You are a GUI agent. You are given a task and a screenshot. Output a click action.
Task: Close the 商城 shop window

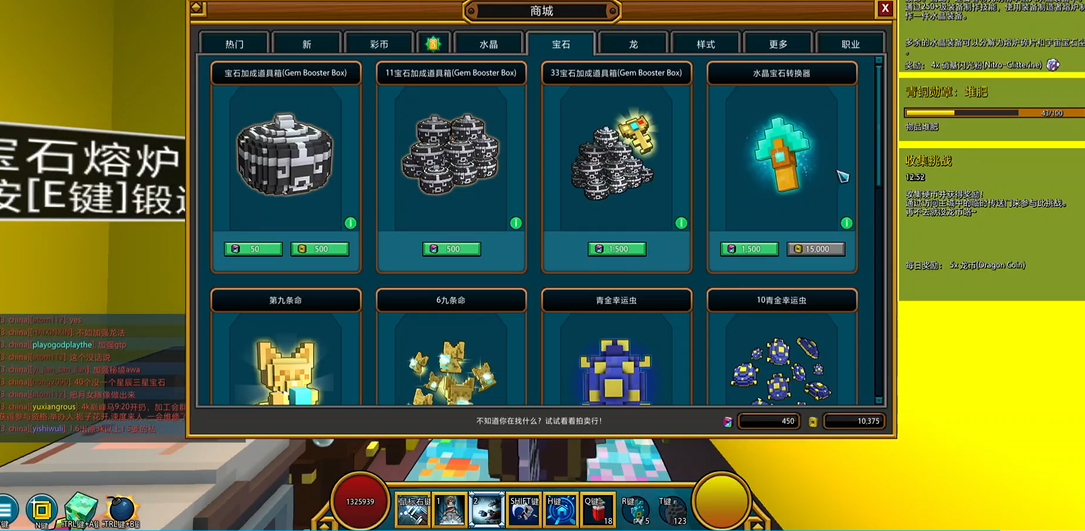coord(885,9)
